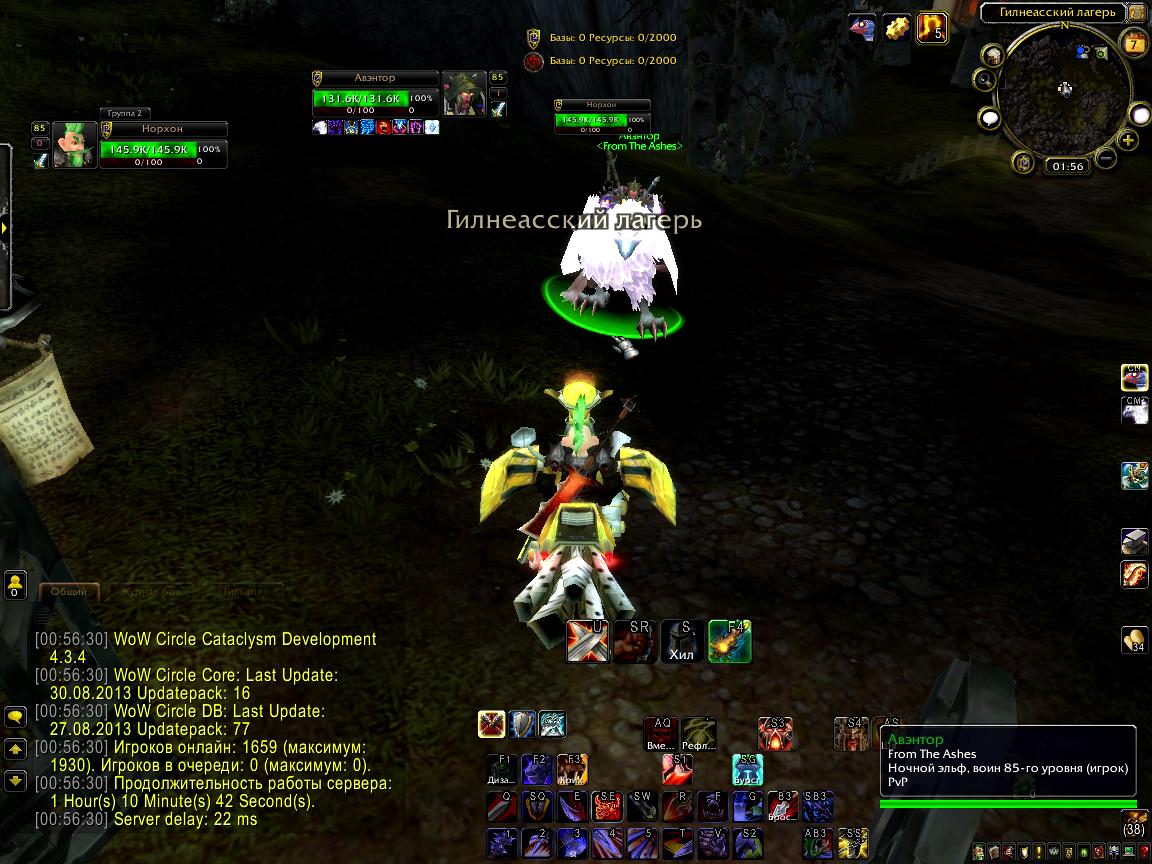Select Норхон player portrait
This screenshot has height=864, width=1152.
(x=75, y=146)
